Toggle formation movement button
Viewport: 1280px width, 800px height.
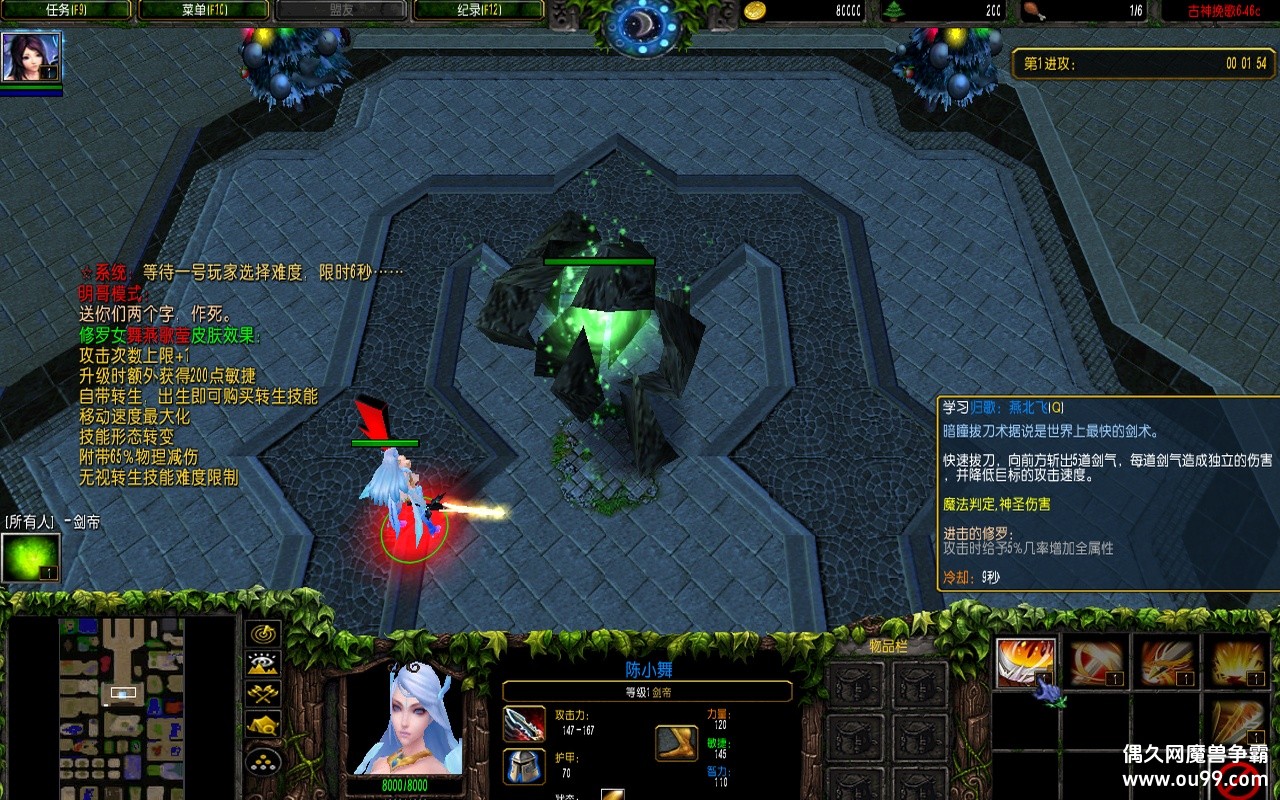point(263,762)
